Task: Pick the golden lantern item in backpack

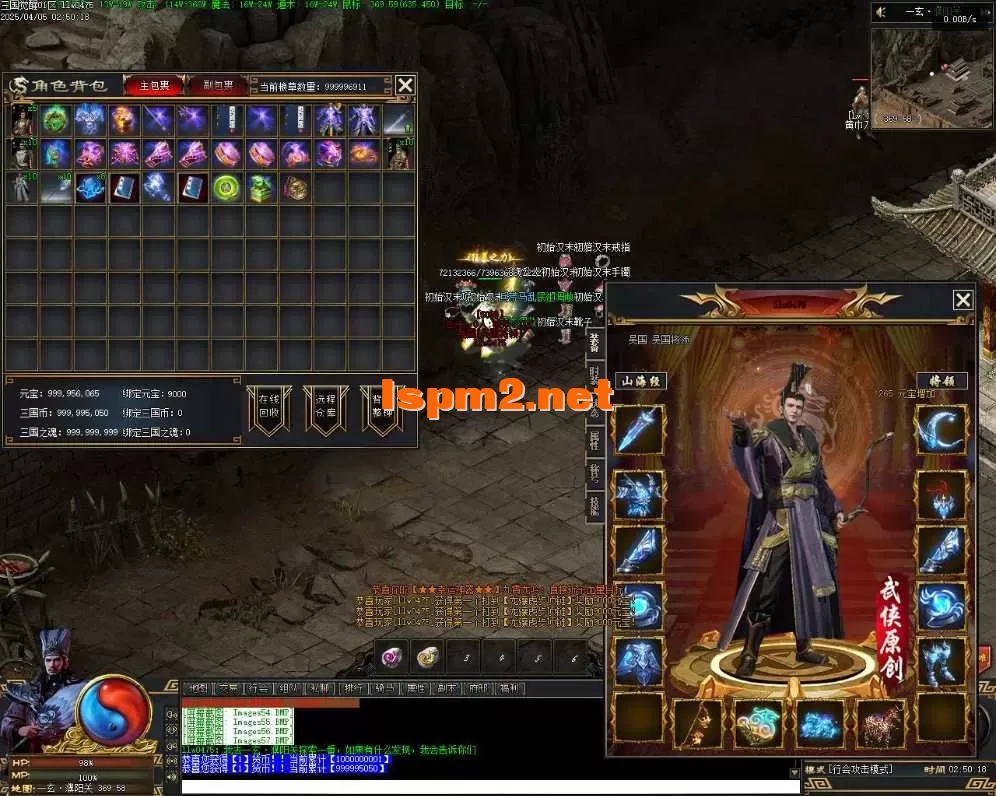Action: [295, 187]
